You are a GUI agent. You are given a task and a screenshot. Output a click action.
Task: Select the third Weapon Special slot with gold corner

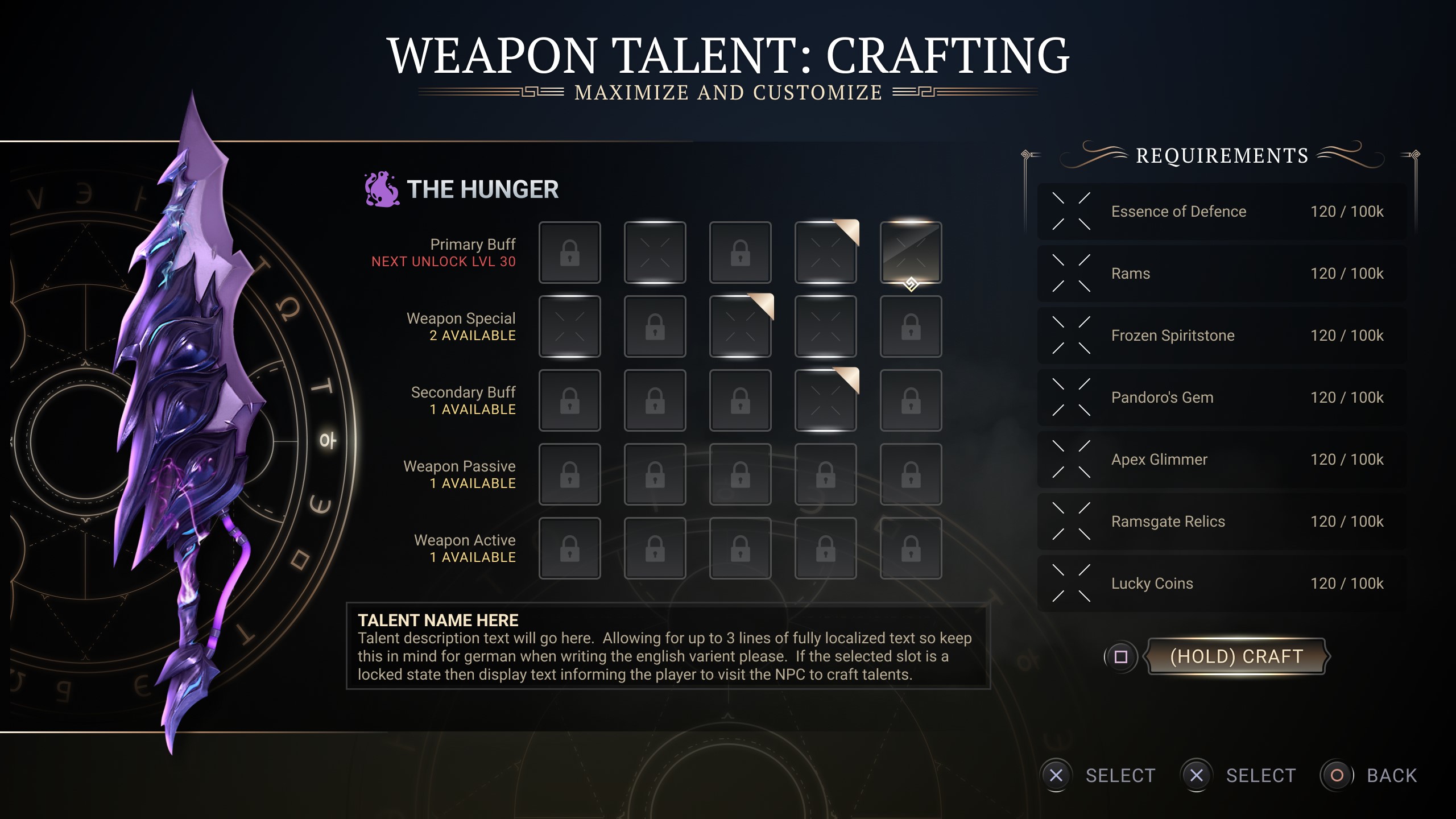[740, 326]
